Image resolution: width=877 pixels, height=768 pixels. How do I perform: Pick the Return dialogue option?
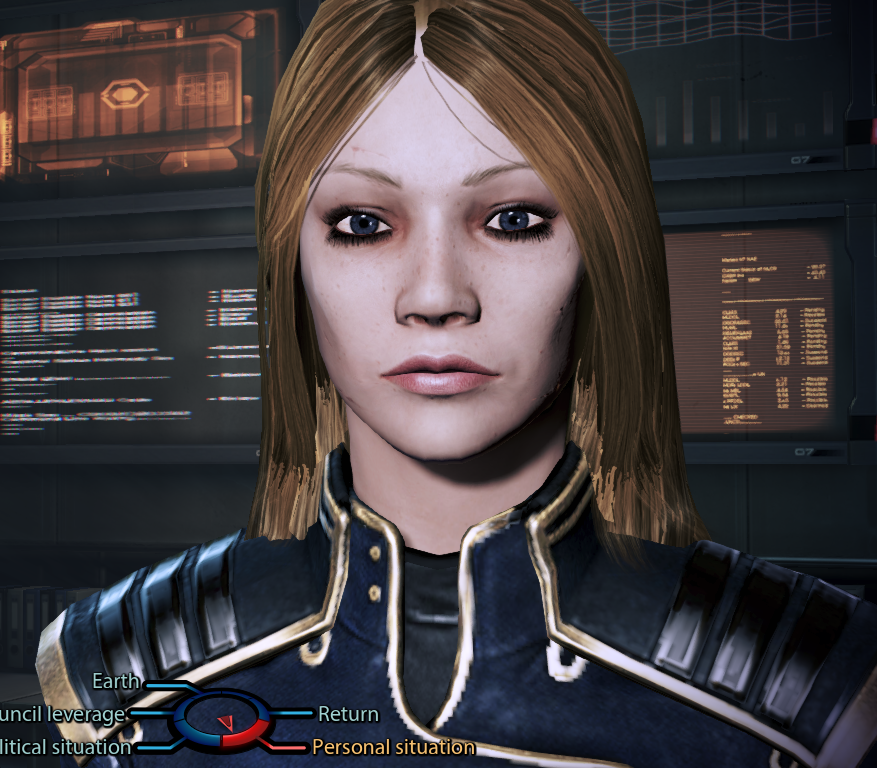[x=348, y=714]
